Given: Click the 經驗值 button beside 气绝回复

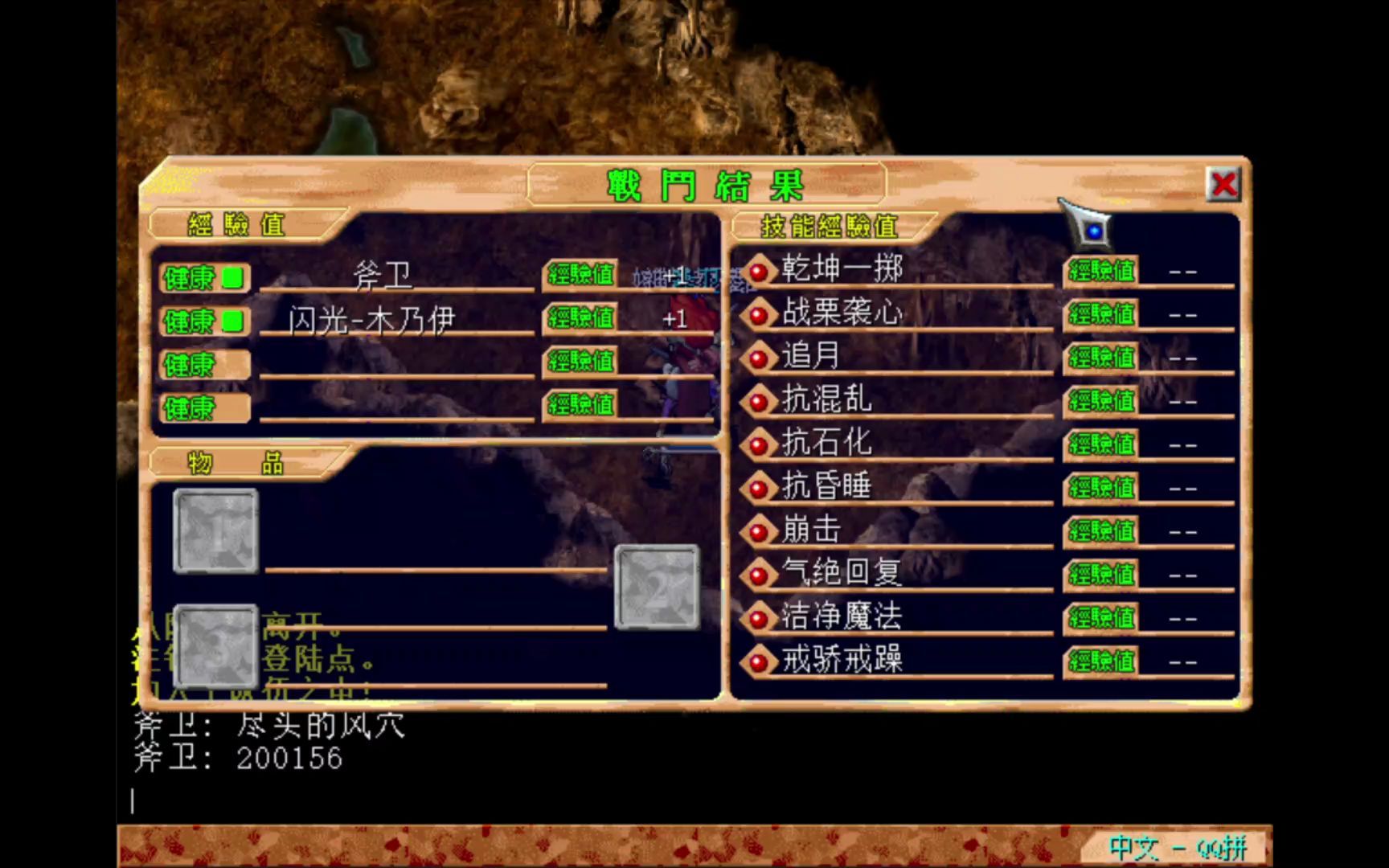Looking at the screenshot, I should tap(1101, 575).
